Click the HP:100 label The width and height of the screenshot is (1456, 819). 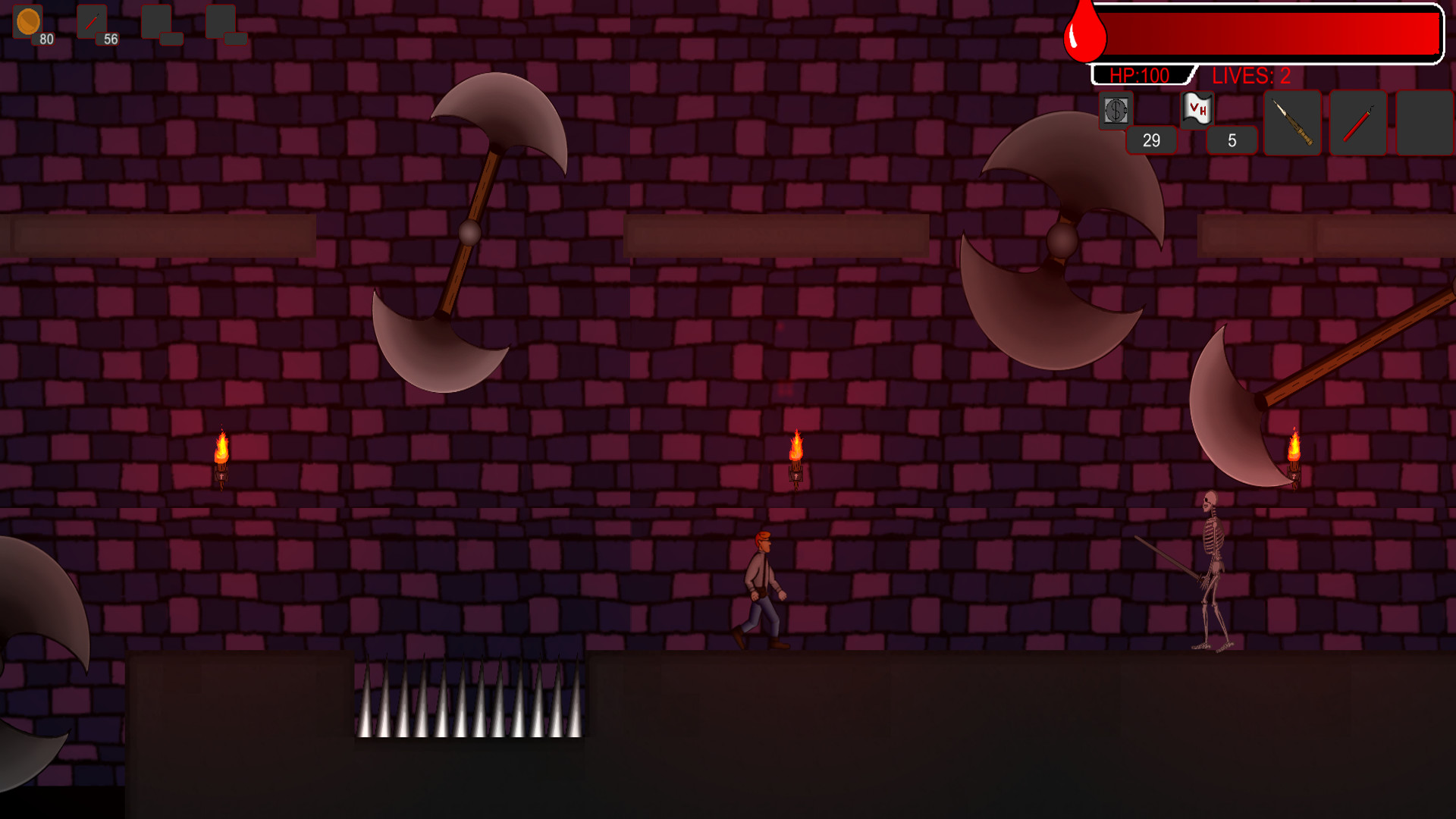click(1139, 75)
